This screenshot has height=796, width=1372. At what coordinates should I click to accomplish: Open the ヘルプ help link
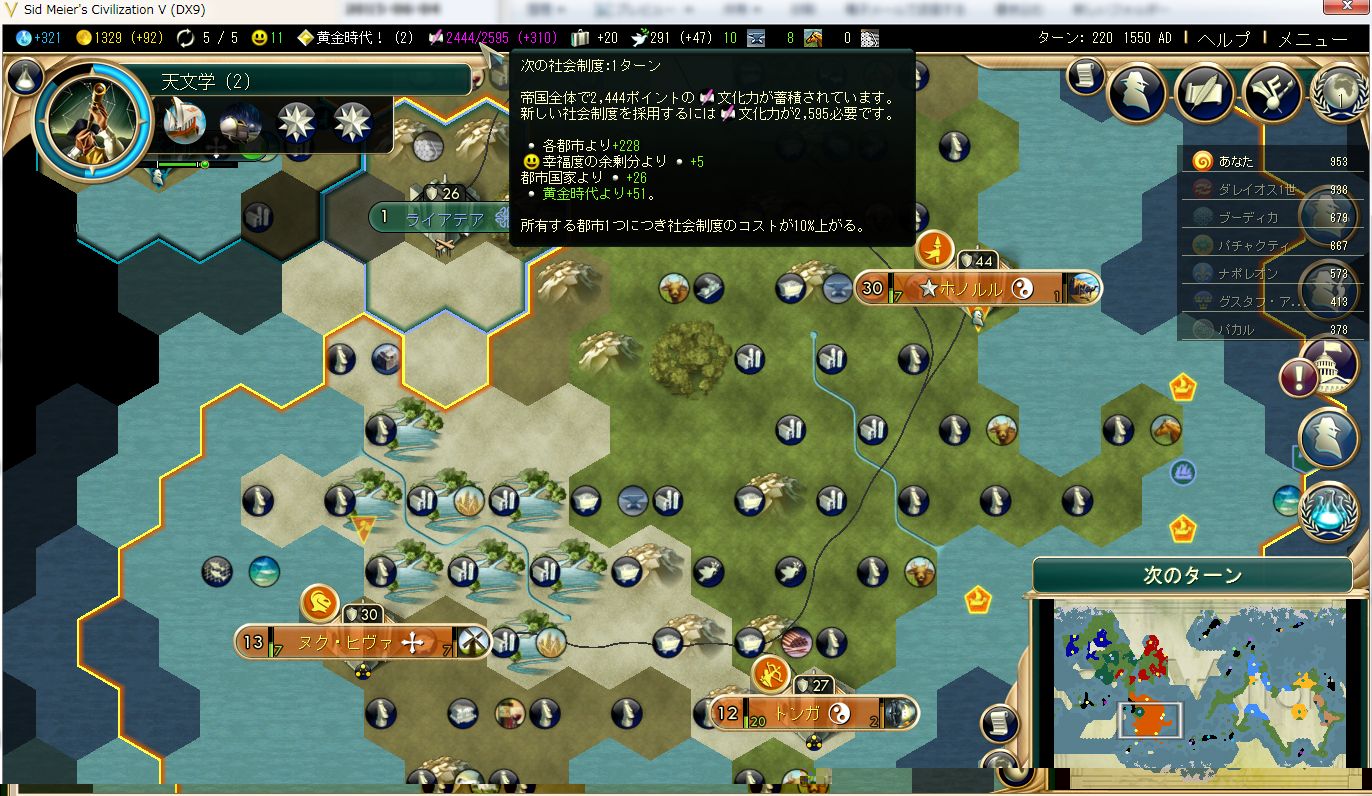[x=1224, y=40]
